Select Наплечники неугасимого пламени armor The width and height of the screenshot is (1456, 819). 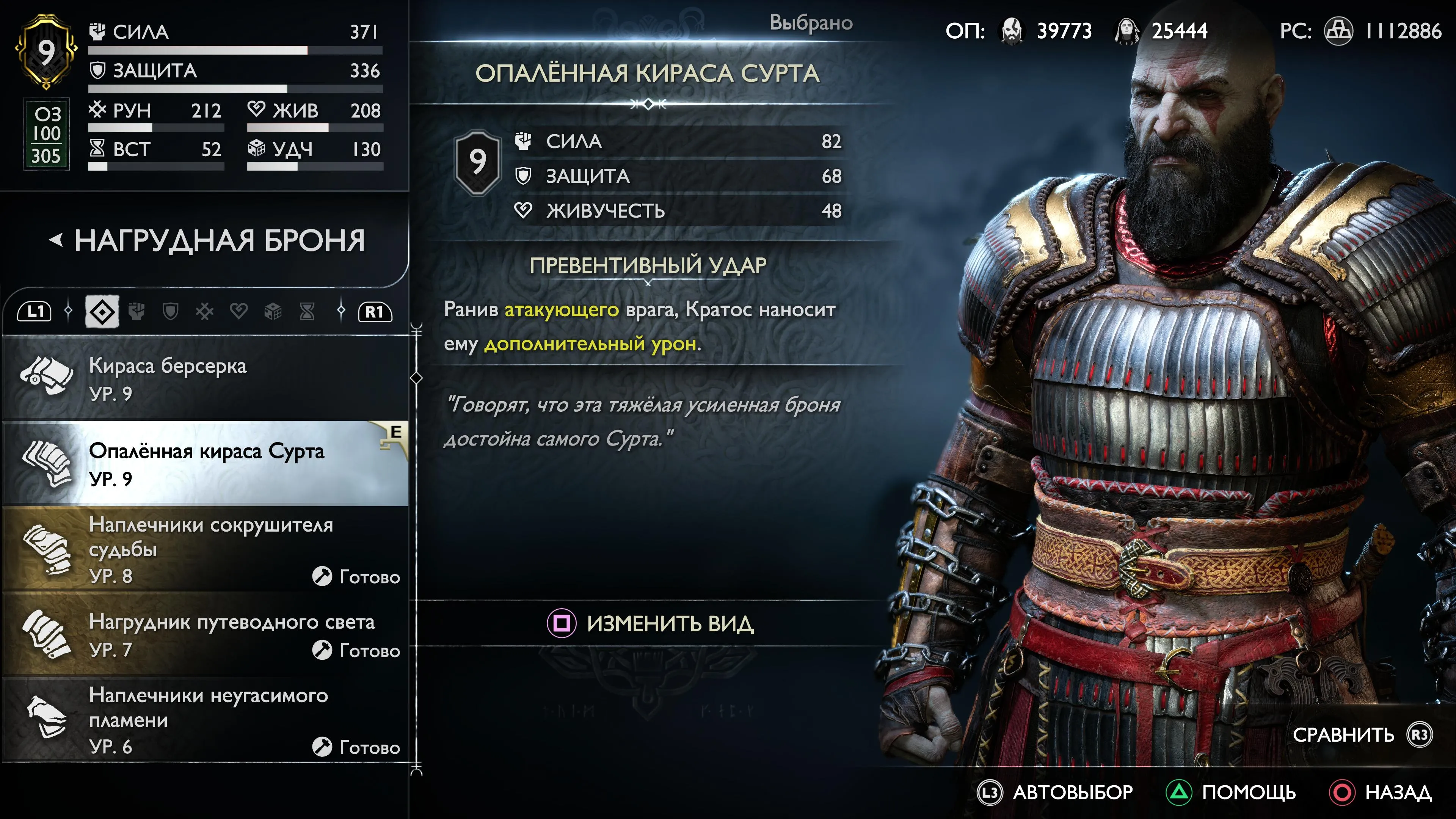click(x=205, y=720)
